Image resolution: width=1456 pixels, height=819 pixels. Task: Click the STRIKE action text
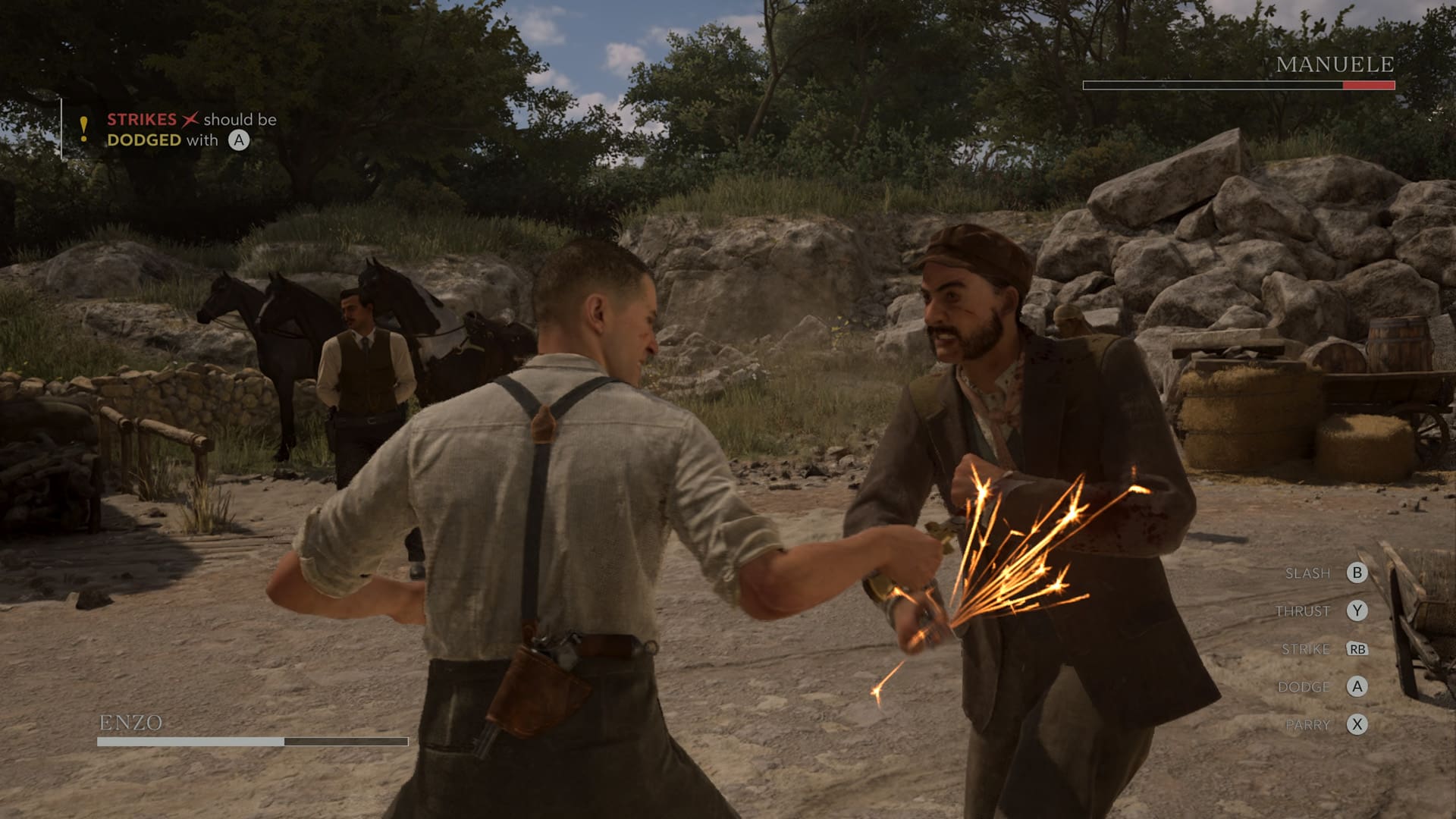point(1305,649)
